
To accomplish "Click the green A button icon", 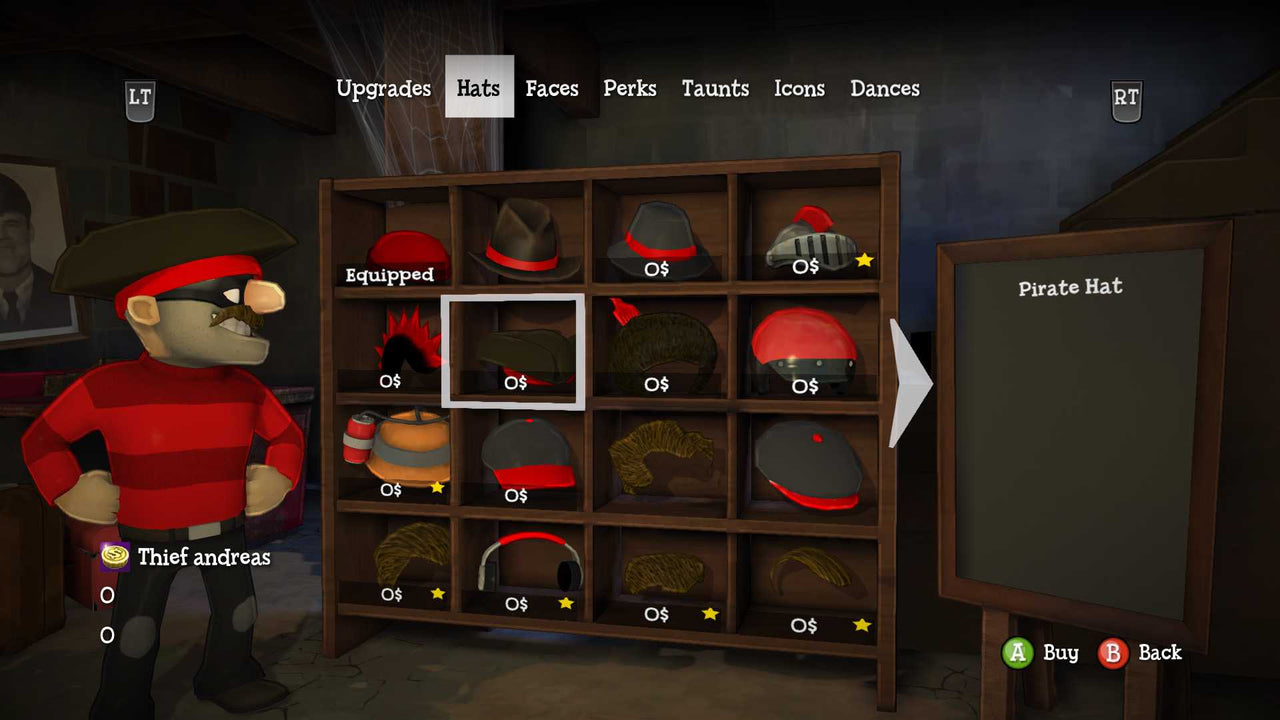I will [1019, 653].
